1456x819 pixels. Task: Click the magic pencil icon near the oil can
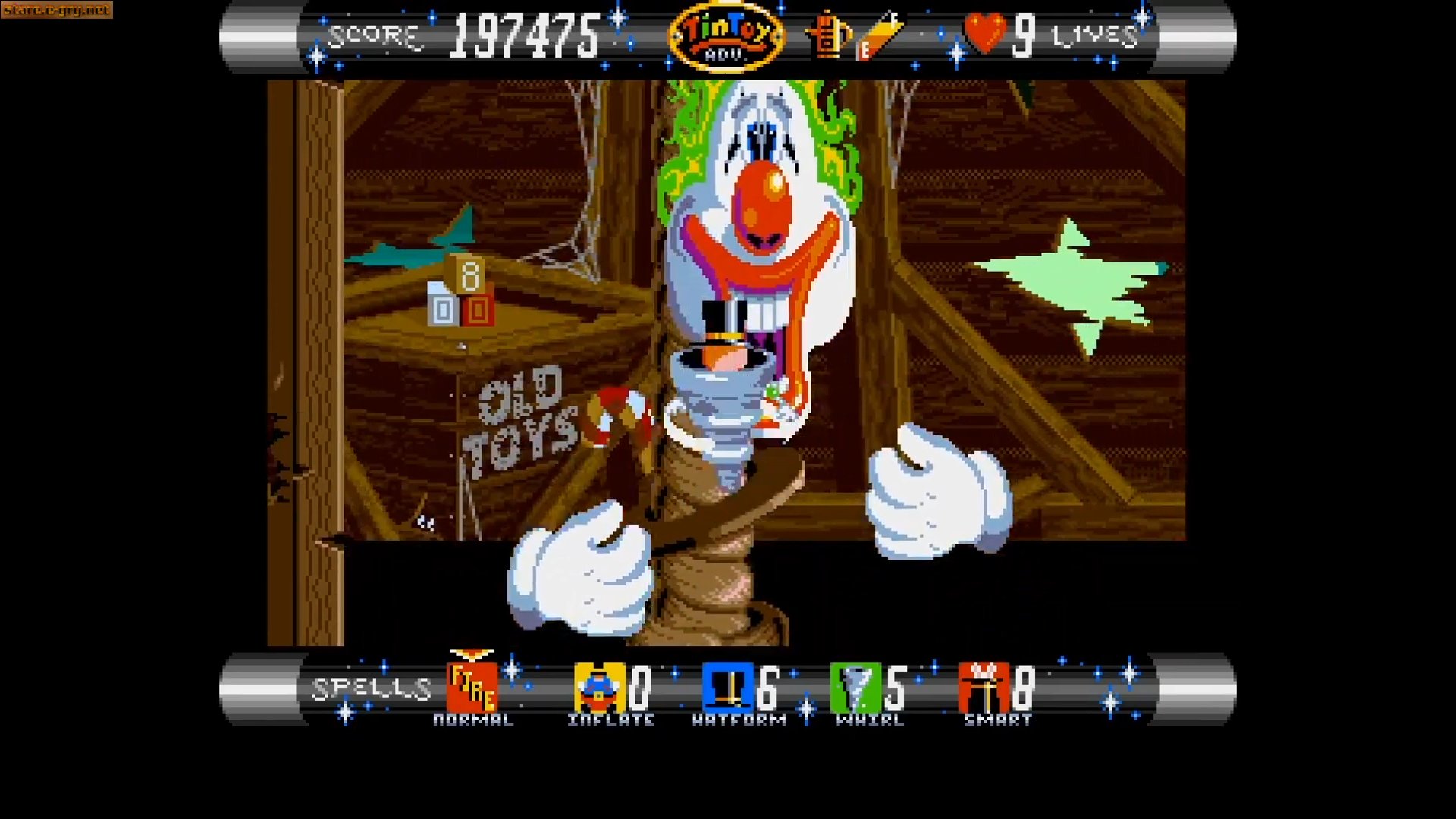coord(880,34)
